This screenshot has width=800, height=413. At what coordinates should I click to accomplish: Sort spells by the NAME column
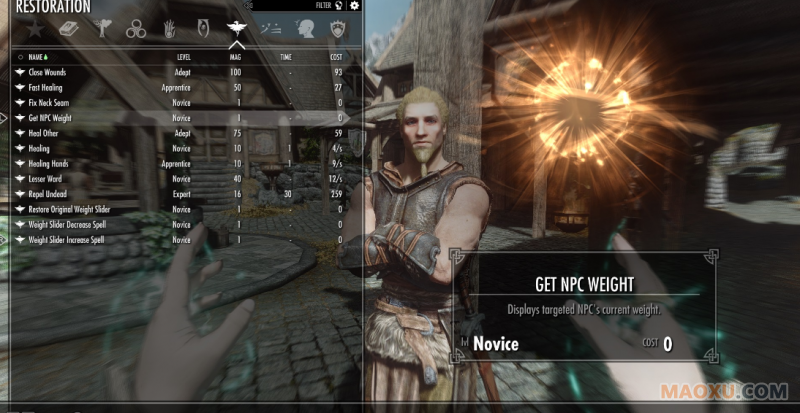click(37, 57)
